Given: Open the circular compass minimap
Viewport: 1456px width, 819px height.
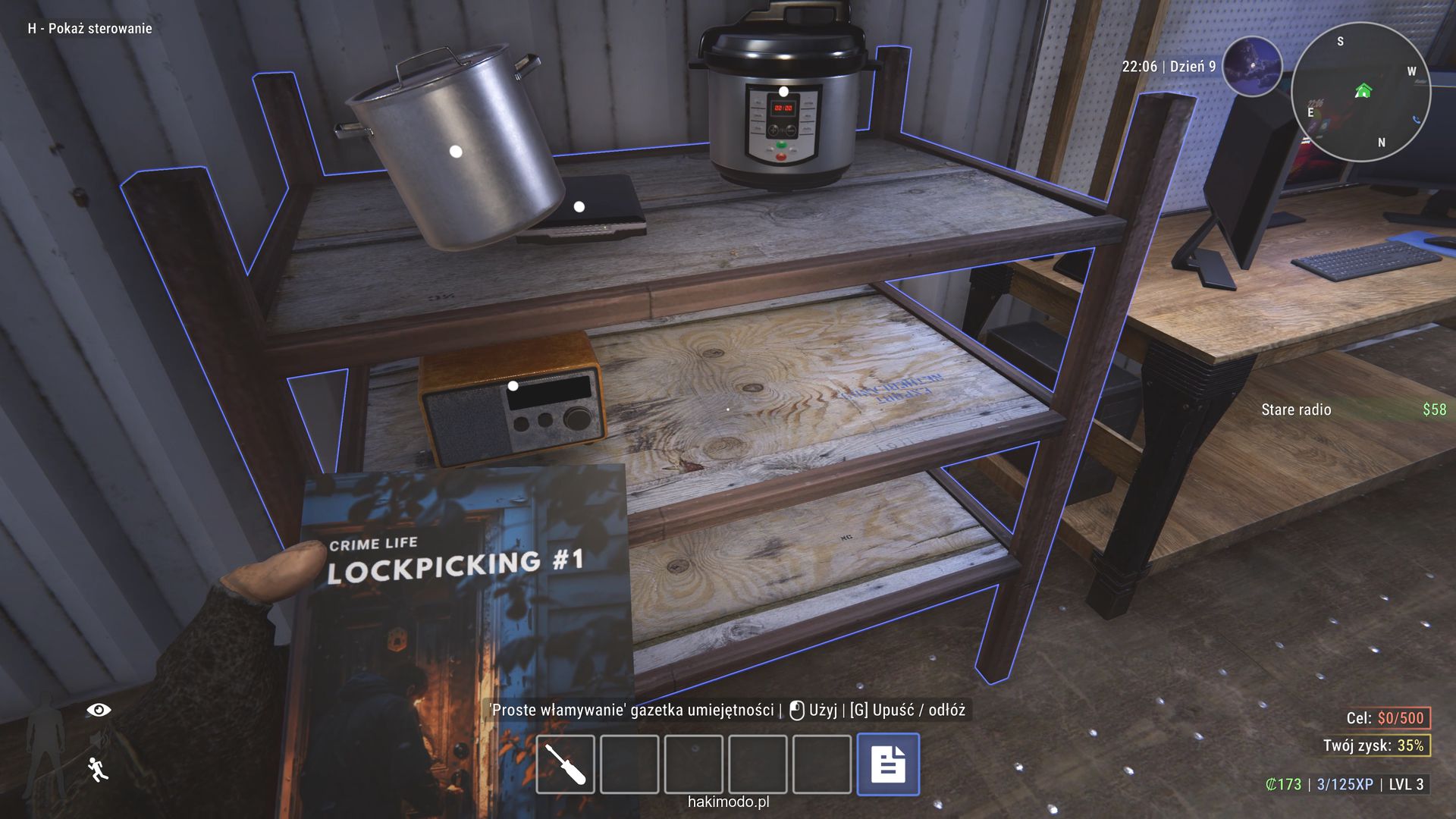Looking at the screenshot, I should pos(1360,93).
